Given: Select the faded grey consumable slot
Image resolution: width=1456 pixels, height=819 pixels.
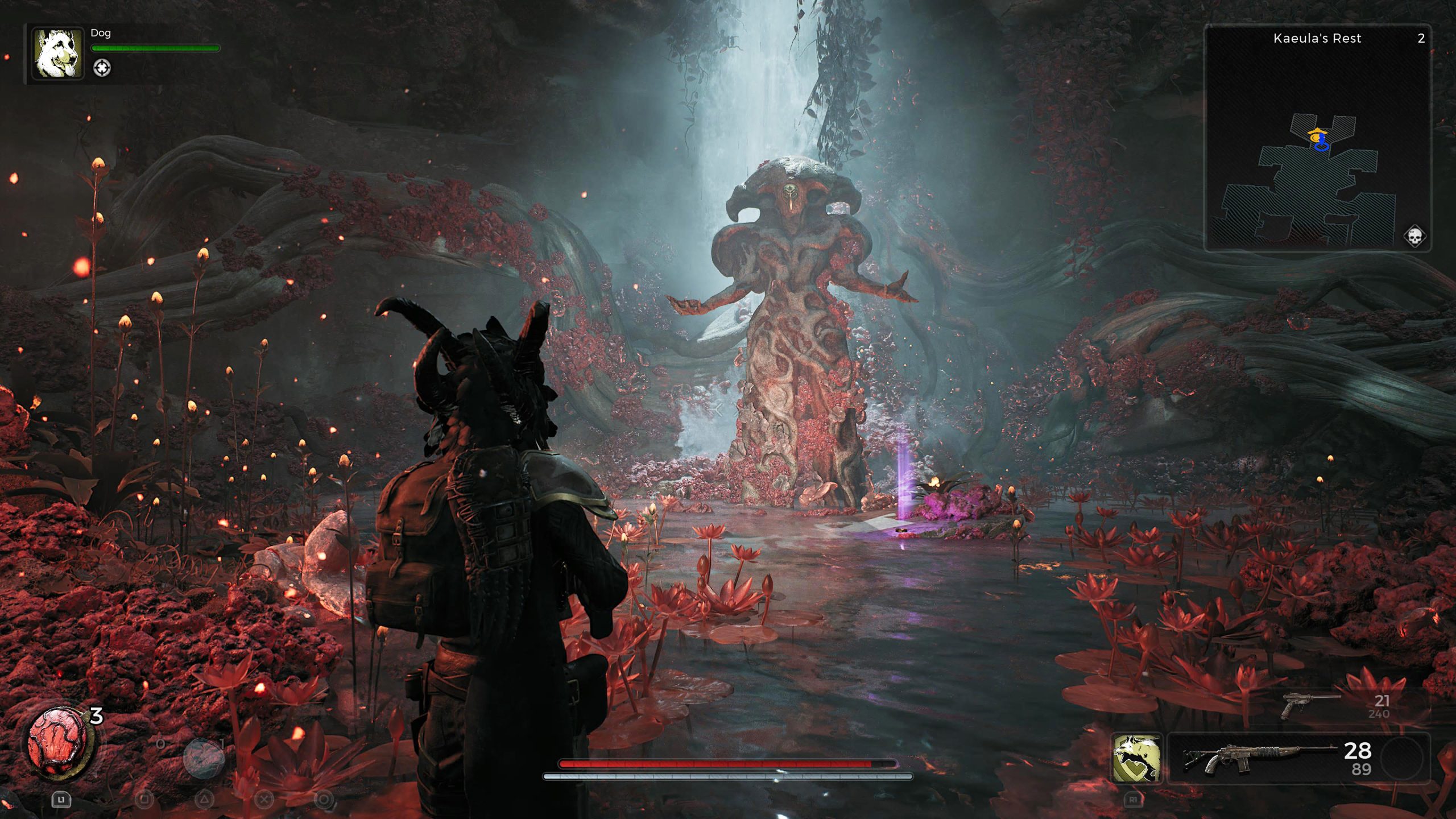Looking at the screenshot, I should (203, 758).
